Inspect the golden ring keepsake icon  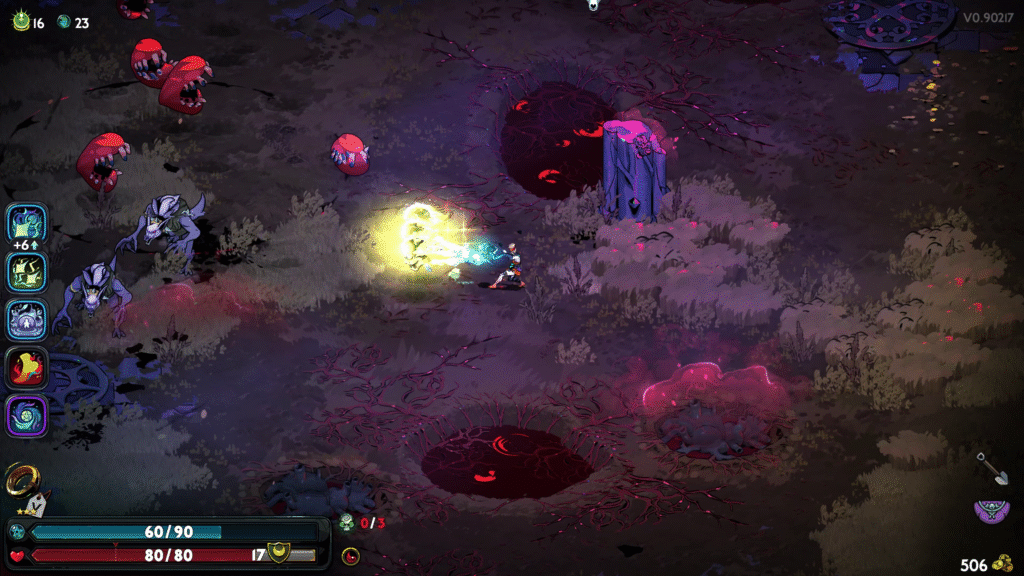[20, 481]
